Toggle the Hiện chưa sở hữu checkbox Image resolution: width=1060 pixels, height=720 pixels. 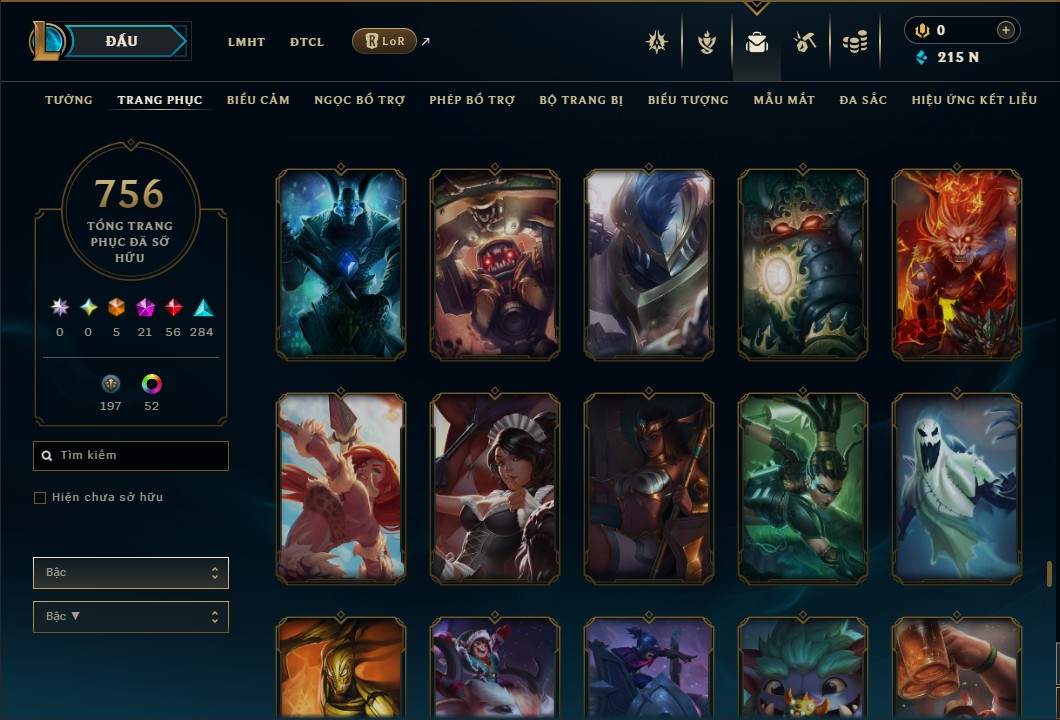coord(40,498)
